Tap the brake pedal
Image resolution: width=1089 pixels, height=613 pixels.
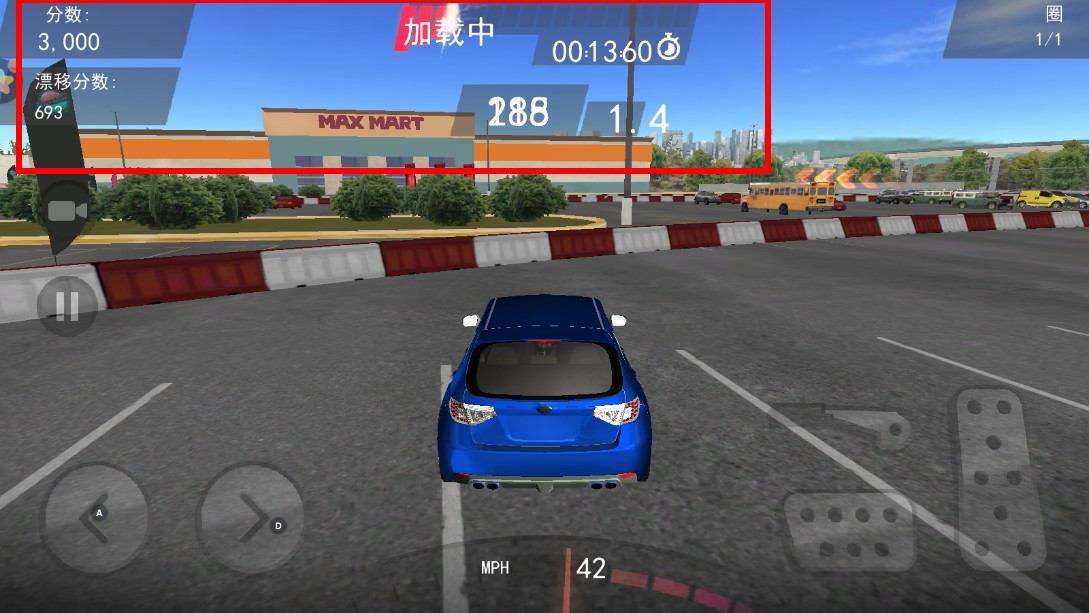coord(849,530)
